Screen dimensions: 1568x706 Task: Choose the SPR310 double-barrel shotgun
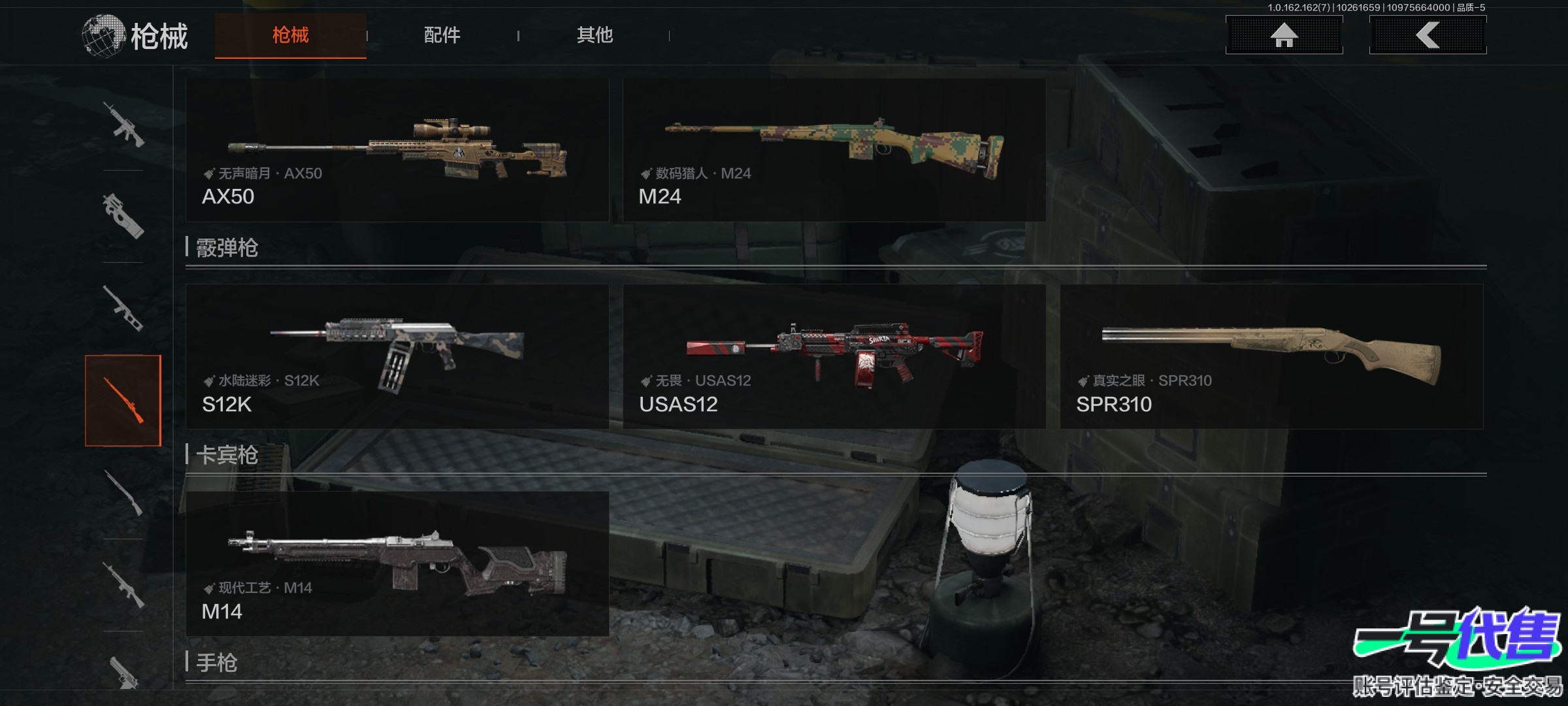(1271, 357)
